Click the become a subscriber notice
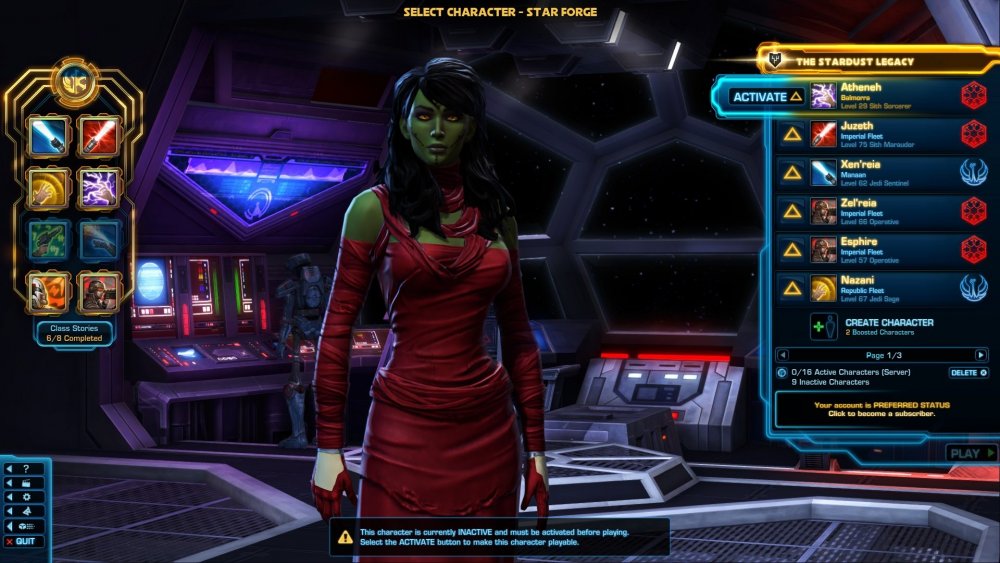The width and height of the screenshot is (1000, 563). coord(882,409)
